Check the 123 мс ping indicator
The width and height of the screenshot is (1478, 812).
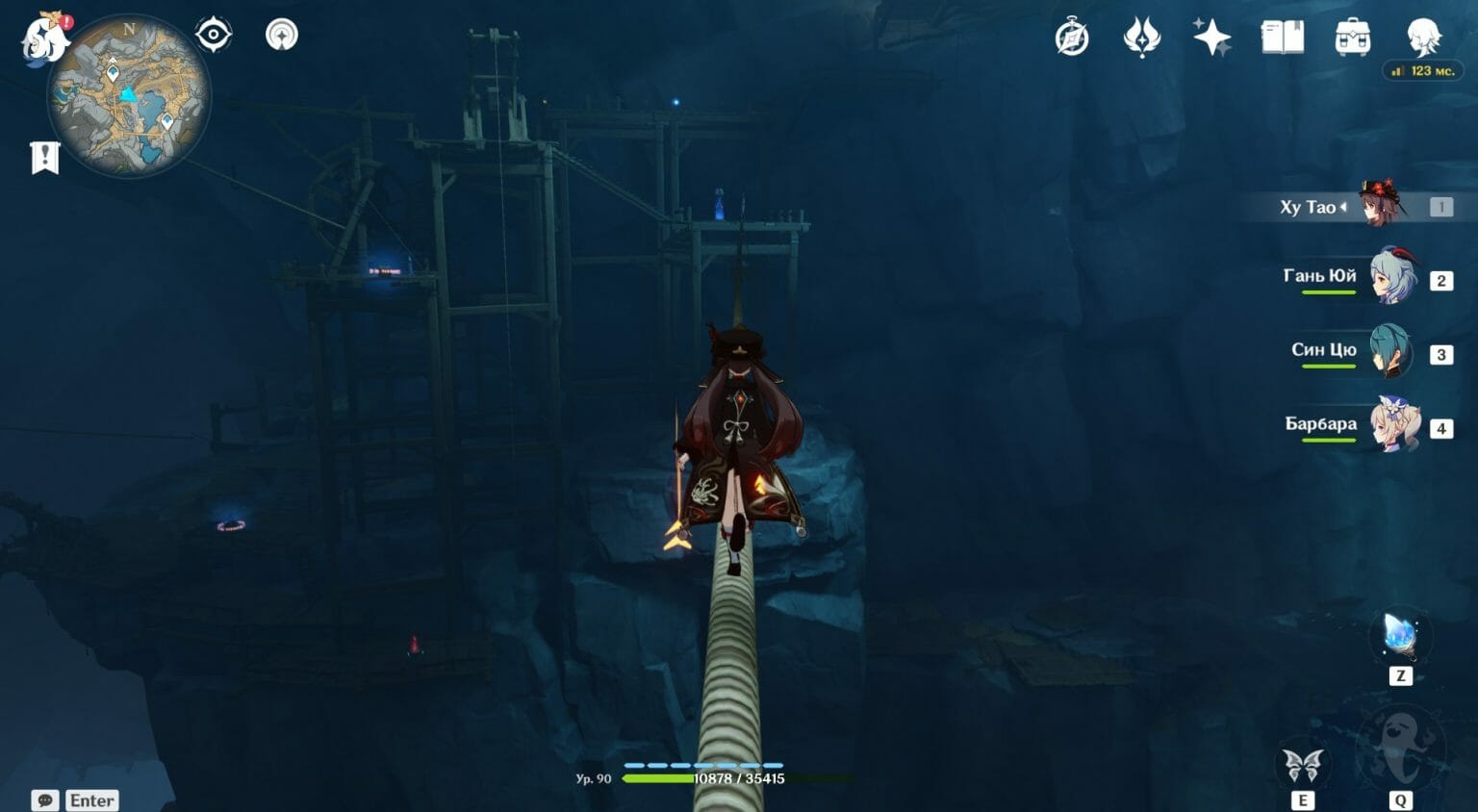[x=1424, y=70]
